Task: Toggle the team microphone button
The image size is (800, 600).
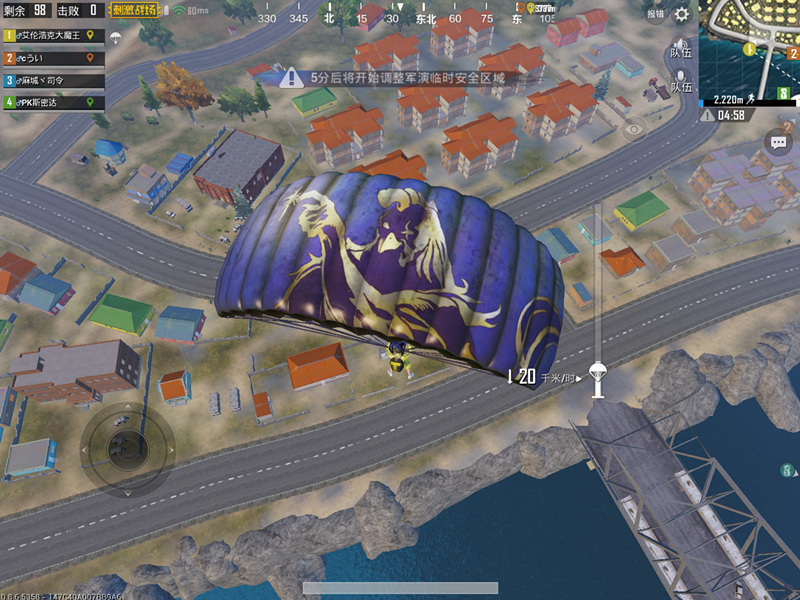Action: pyautogui.click(x=681, y=81)
